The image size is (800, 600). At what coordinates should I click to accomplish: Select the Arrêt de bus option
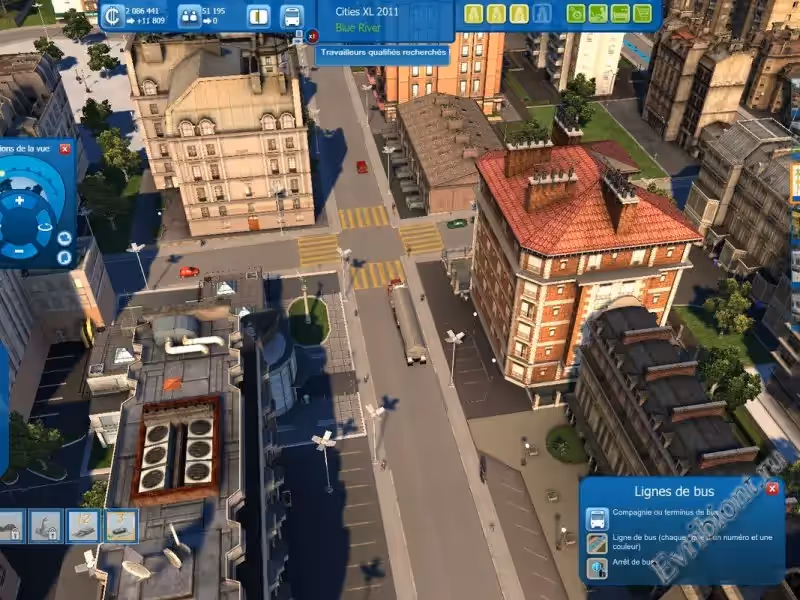coord(597,568)
